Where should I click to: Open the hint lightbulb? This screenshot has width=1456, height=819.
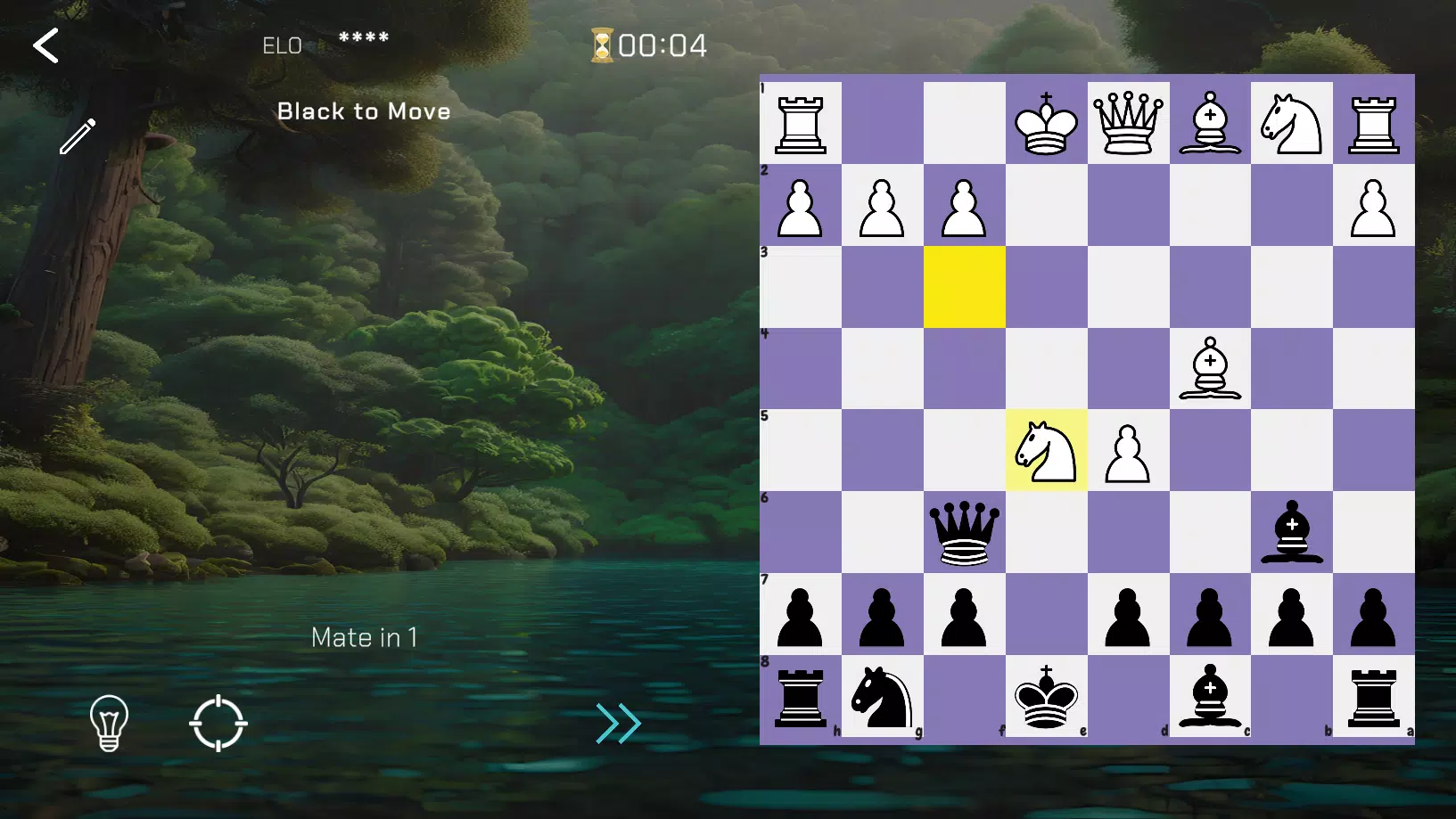point(109,725)
